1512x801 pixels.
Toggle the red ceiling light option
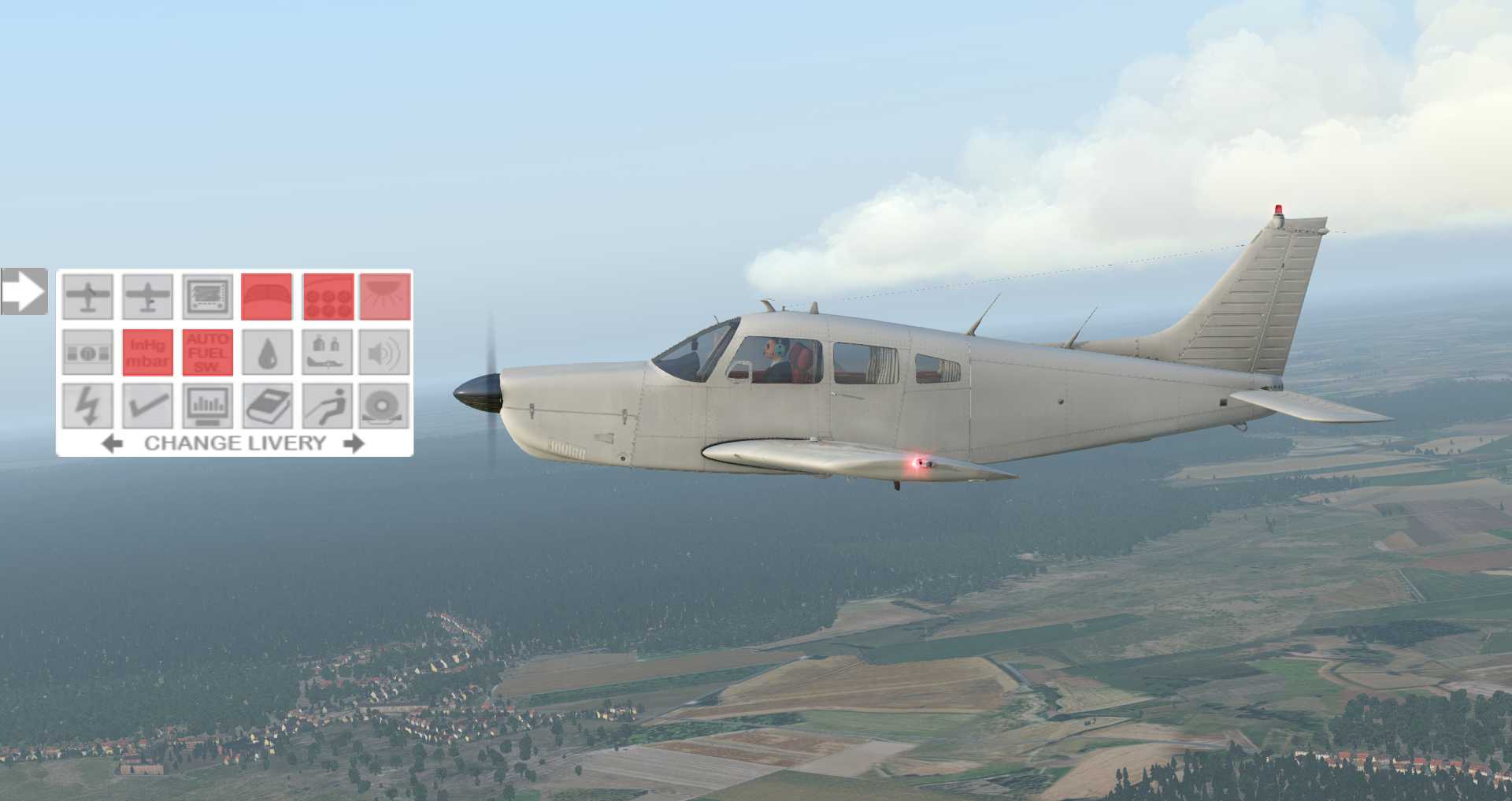coord(385,296)
